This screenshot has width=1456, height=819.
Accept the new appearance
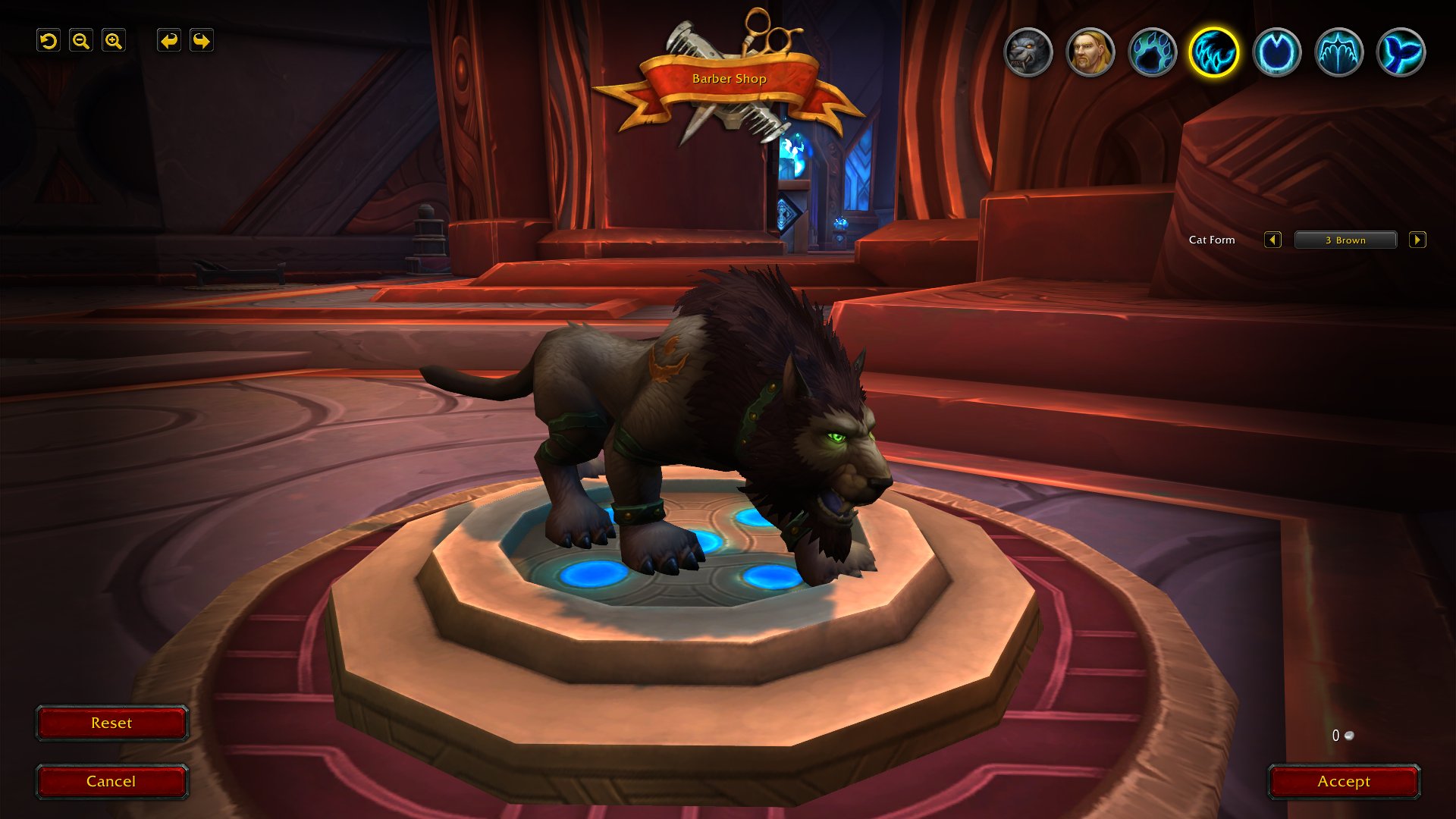coord(1344,782)
